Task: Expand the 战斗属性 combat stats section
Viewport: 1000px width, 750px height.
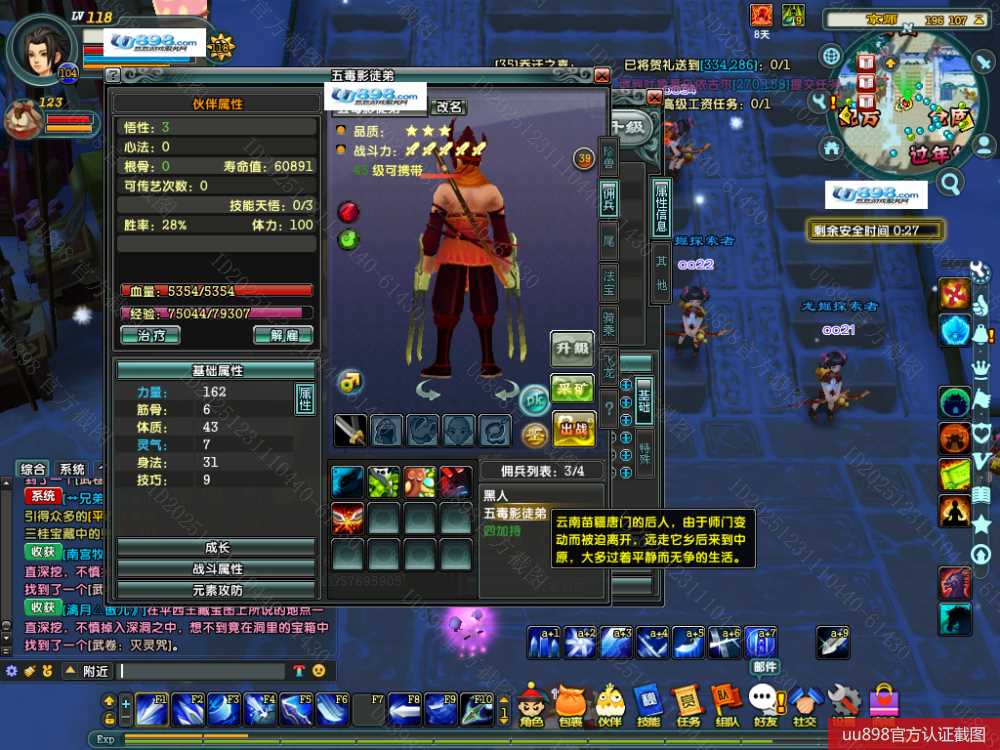Action: [216, 568]
